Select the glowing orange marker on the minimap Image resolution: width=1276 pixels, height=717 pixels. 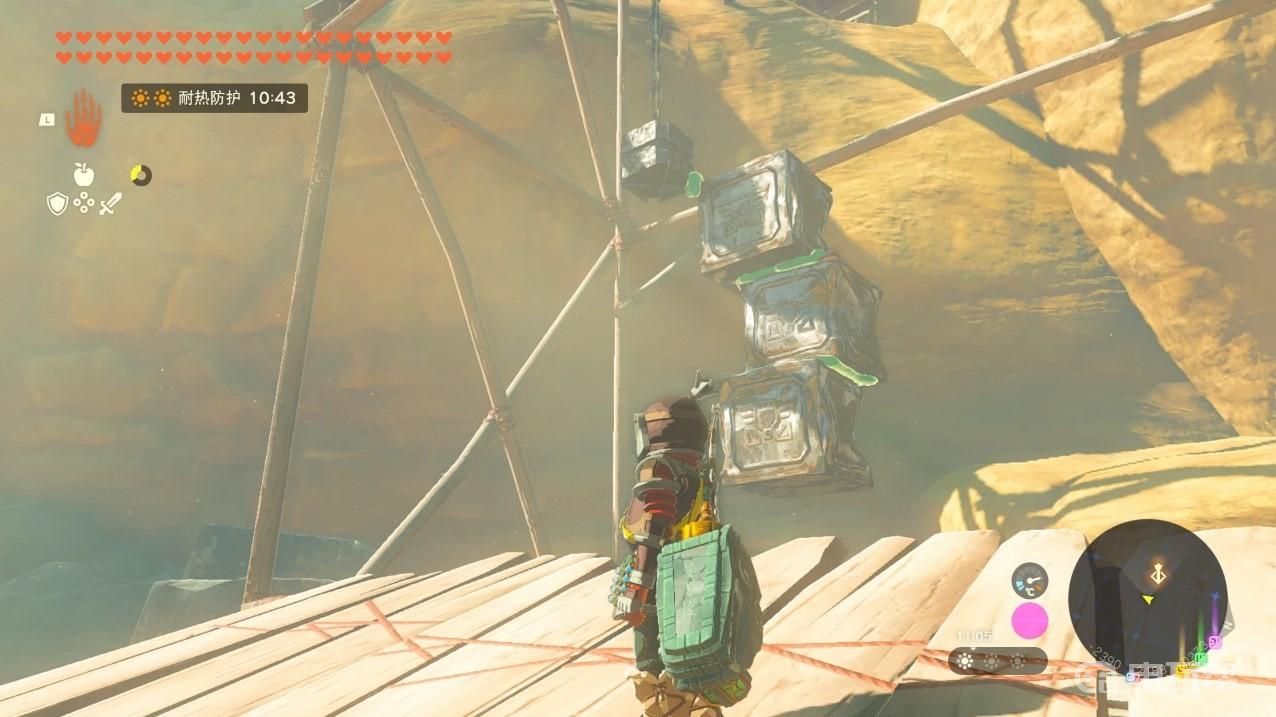pos(1160,574)
